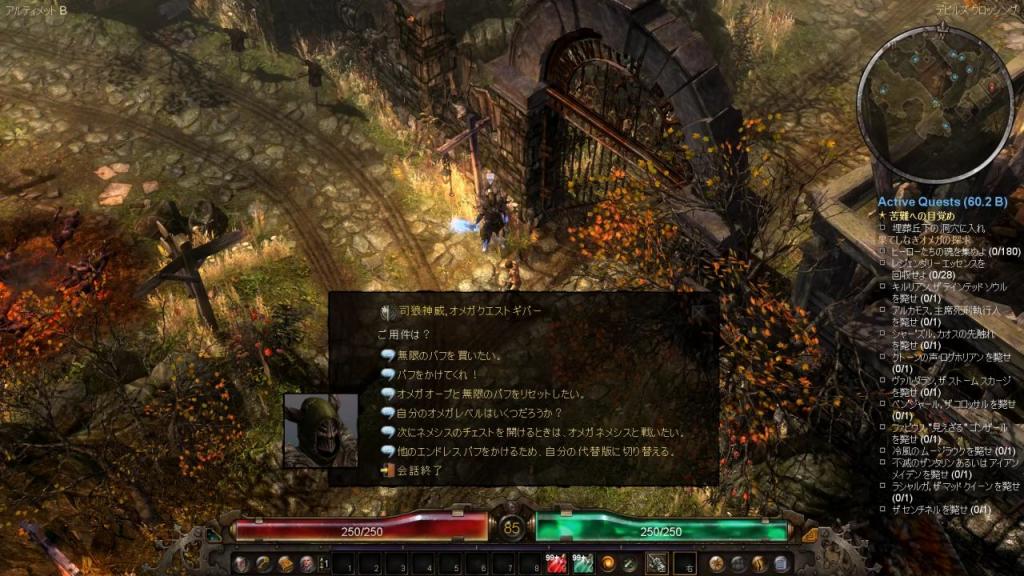Open the yellow journal book button

(x=285, y=564)
